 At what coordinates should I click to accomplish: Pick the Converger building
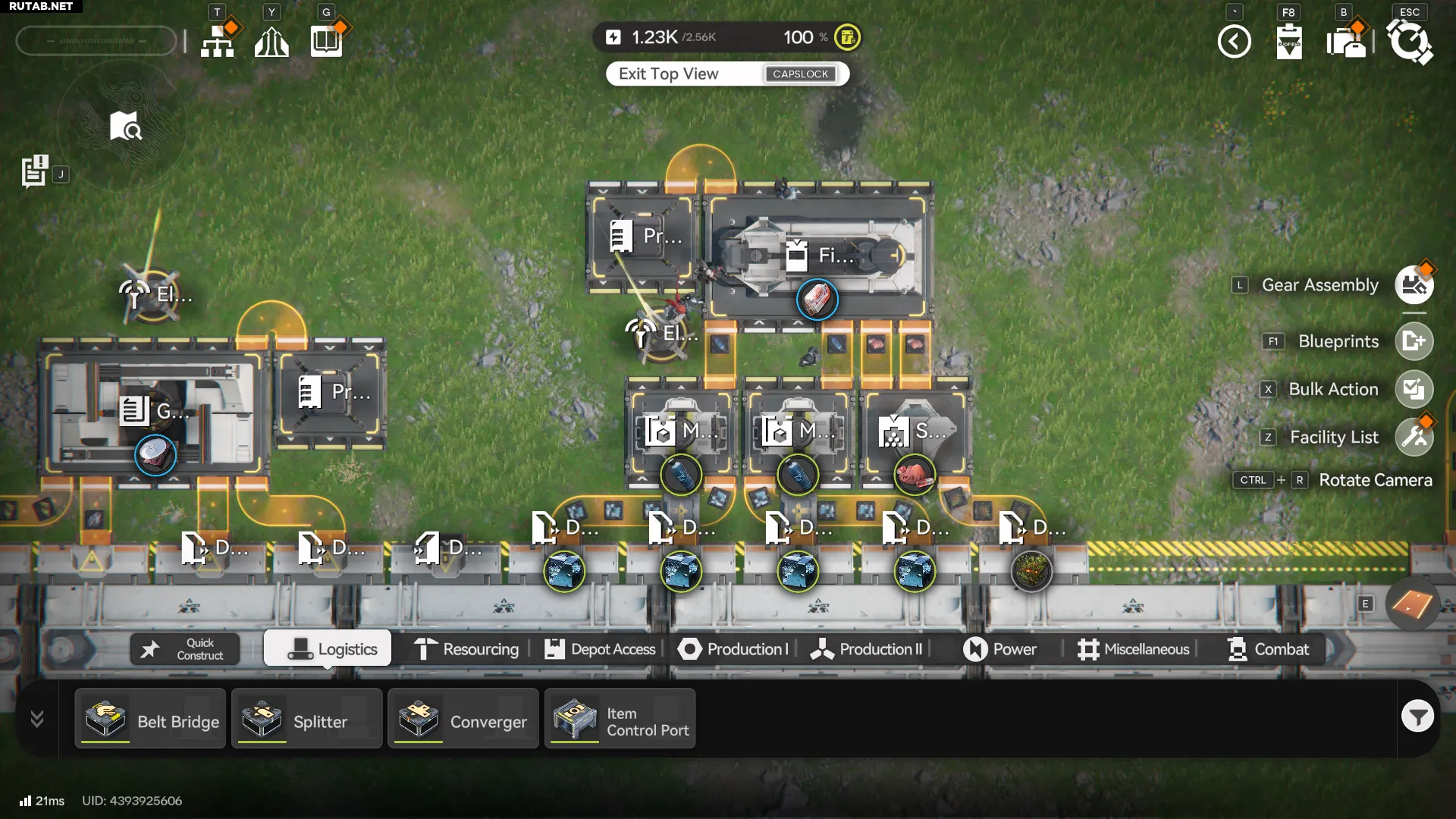tap(463, 719)
